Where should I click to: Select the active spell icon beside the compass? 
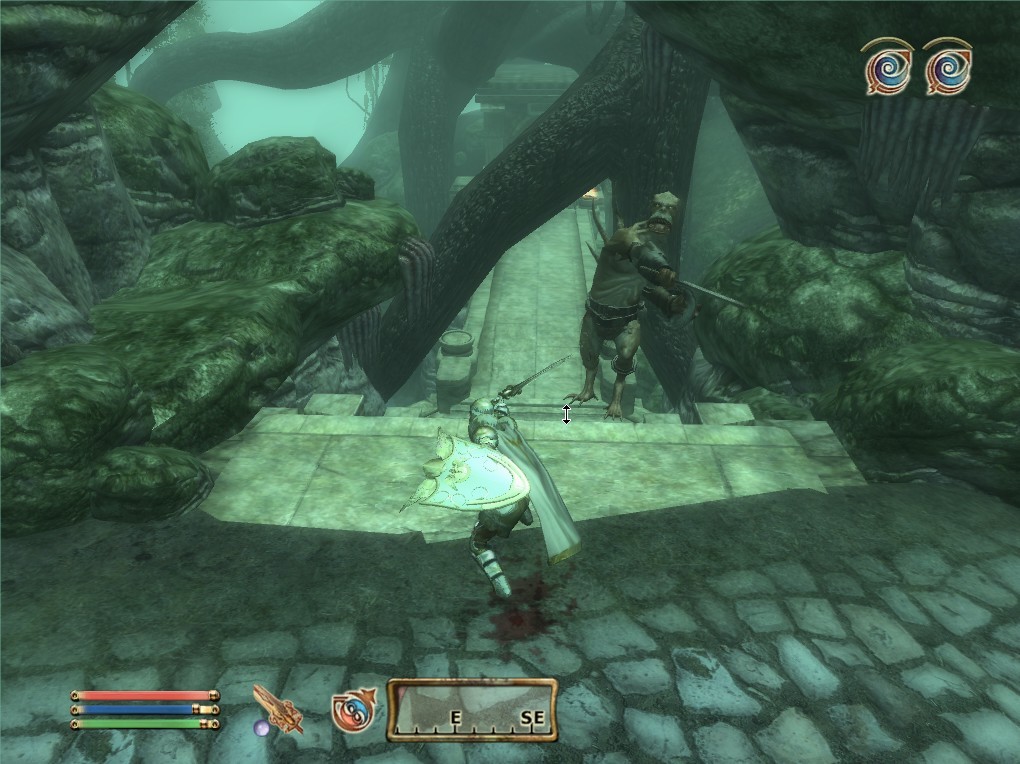point(355,709)
